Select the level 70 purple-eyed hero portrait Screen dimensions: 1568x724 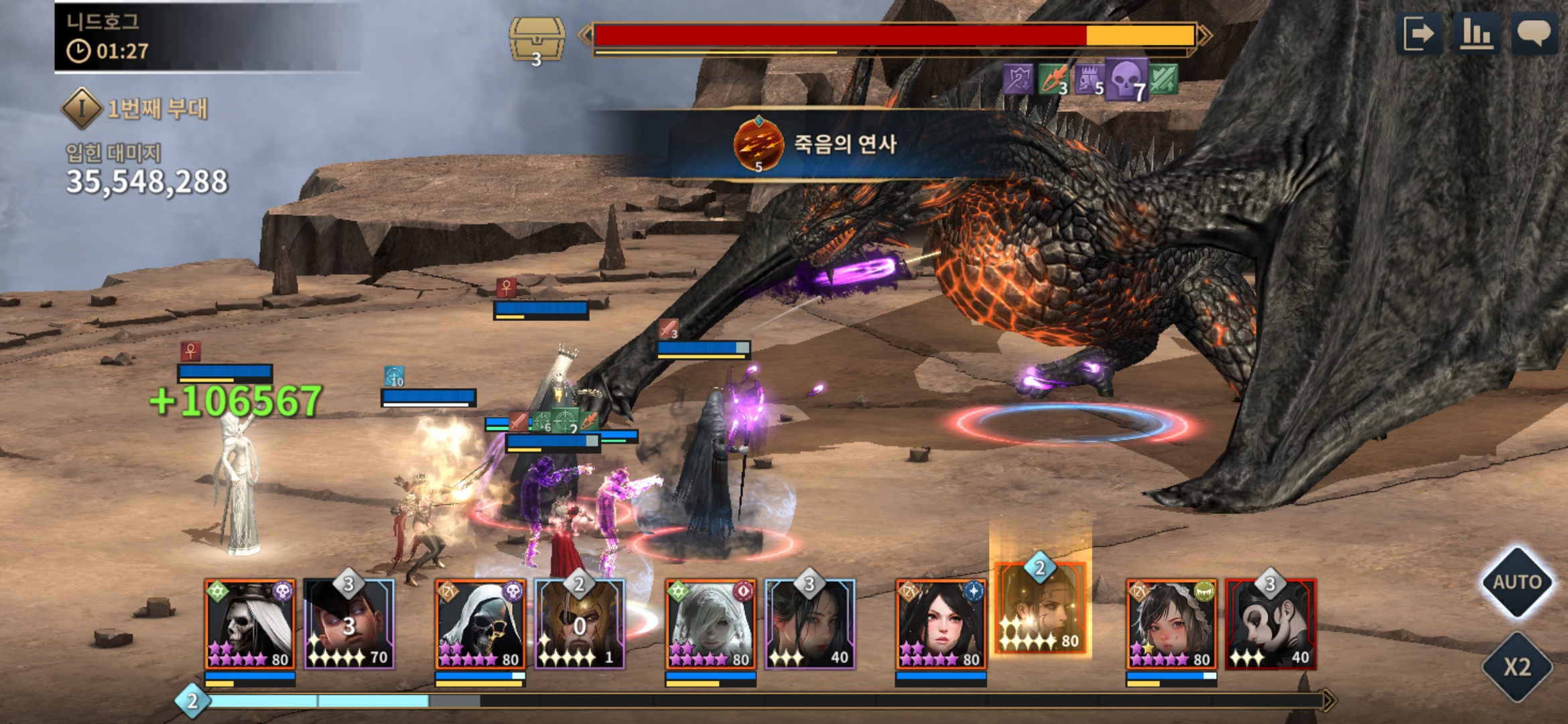tap(348, 624)
